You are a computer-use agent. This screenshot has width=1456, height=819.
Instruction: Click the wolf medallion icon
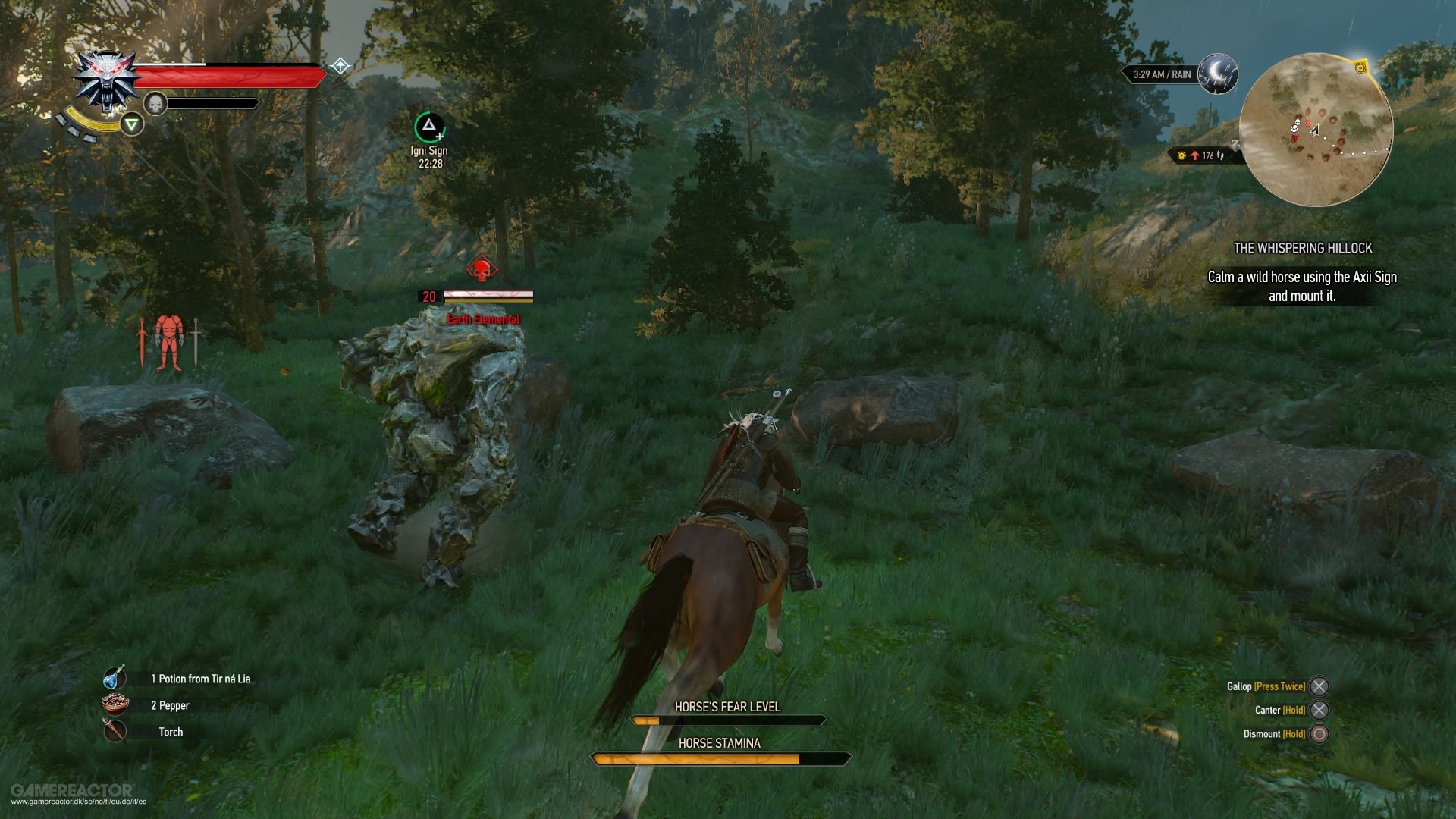[108, 80]
